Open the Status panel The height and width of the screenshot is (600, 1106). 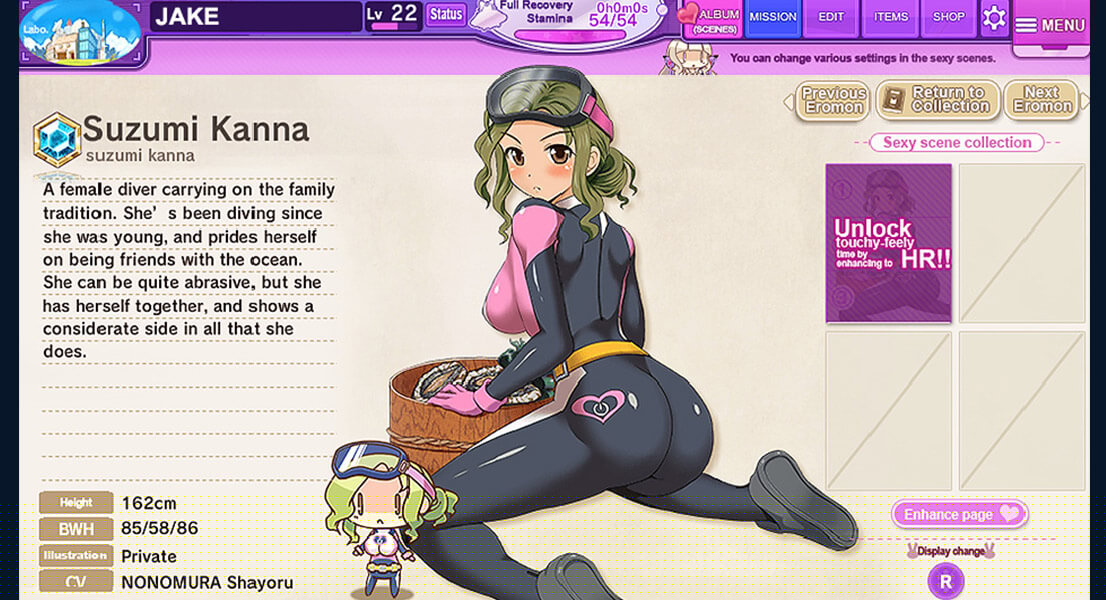tap(446, 15)
